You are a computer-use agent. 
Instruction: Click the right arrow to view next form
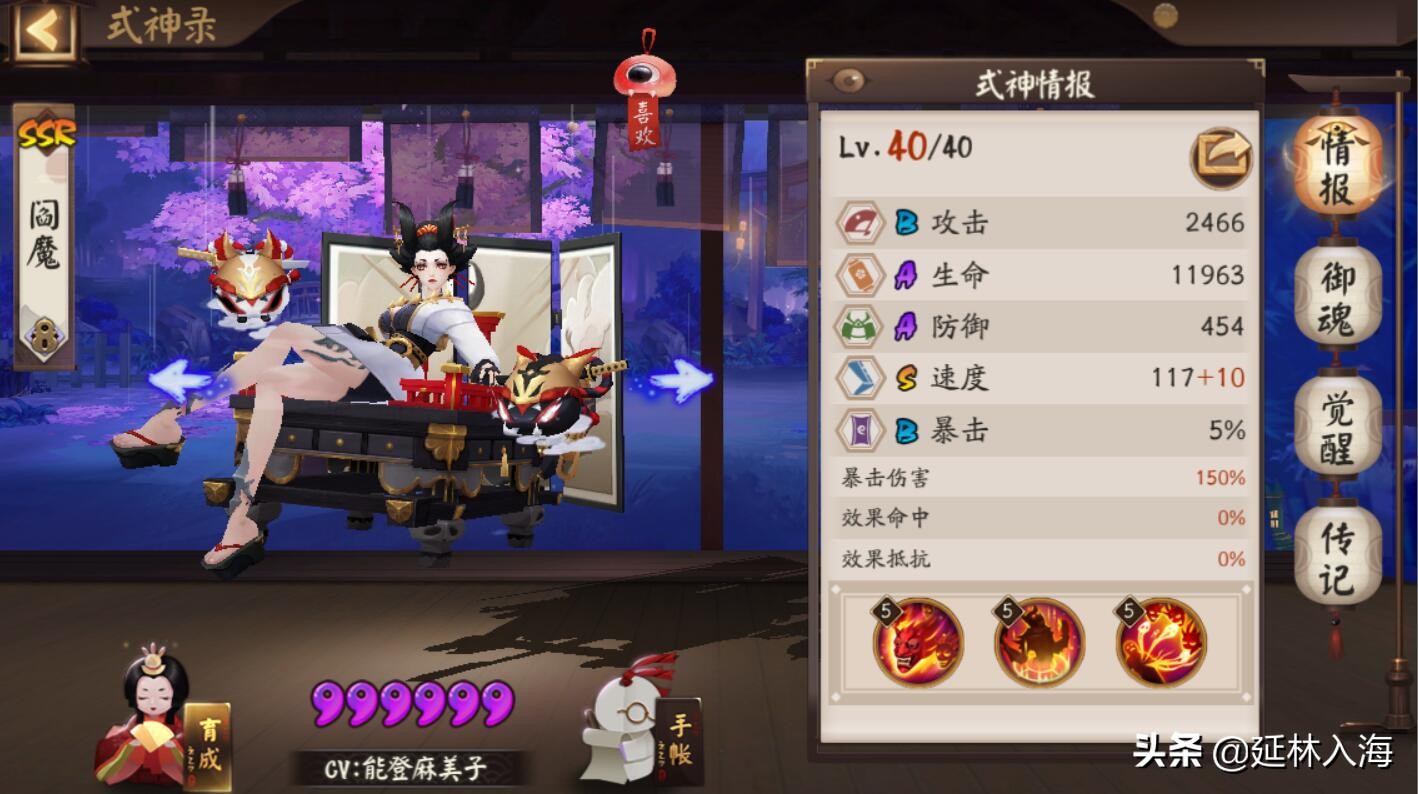[x=677, y=378]
